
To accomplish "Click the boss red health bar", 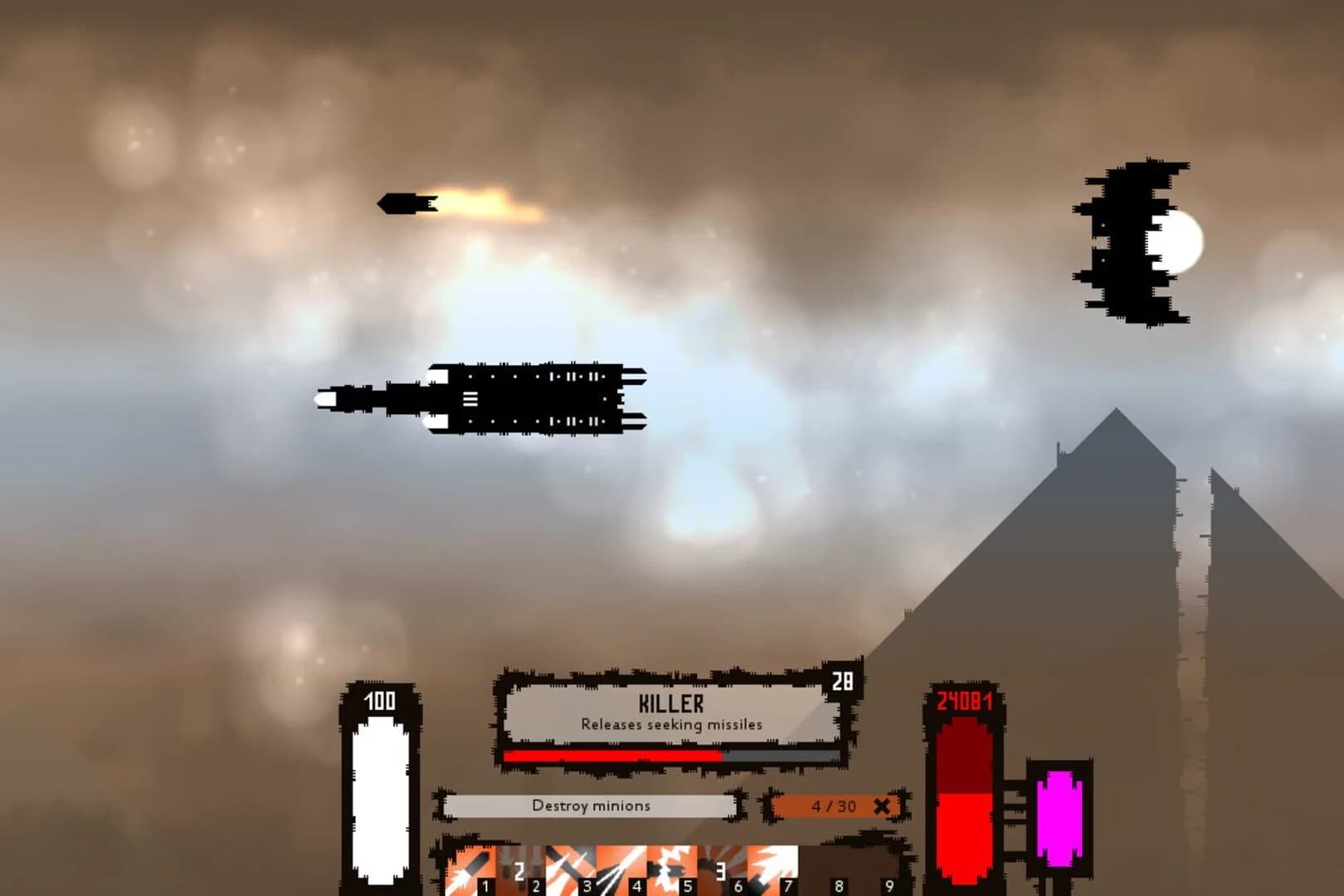I will click(614, 757).
